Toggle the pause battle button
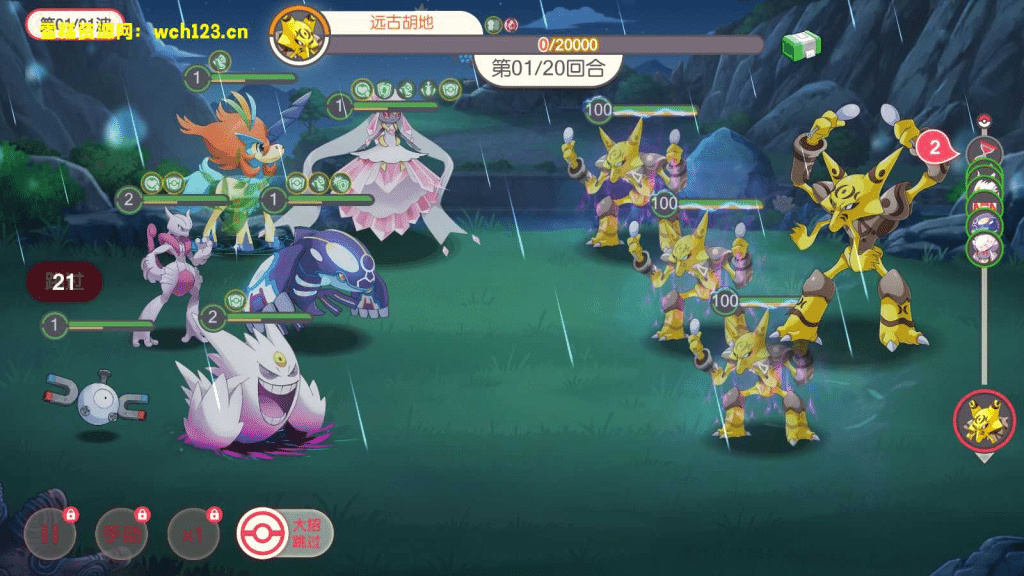The height and width of the screenshot is (576, 1024). (x=48, y=533)
